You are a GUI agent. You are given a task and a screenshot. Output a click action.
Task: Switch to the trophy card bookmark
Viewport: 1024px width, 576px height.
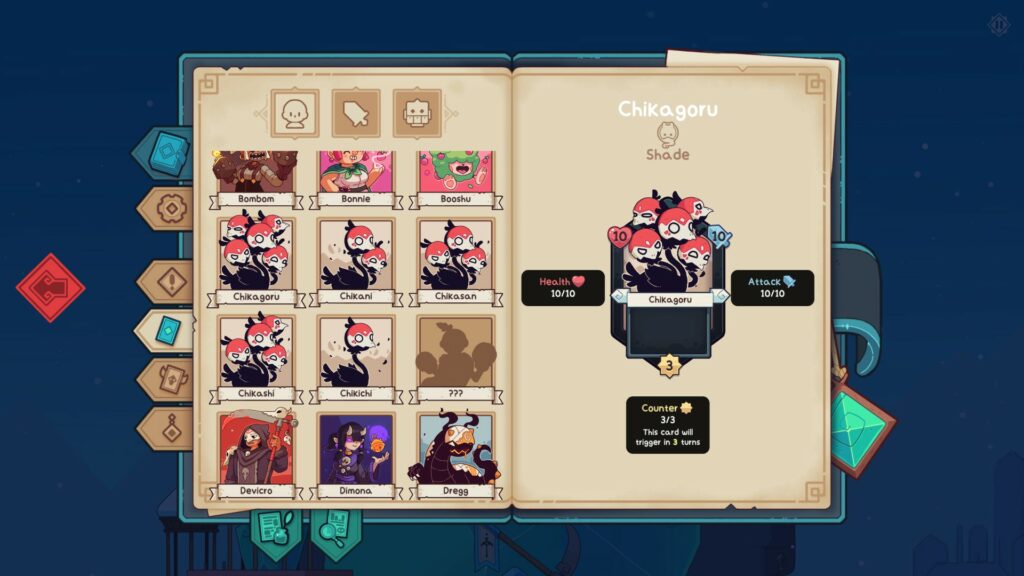pyautogui.click(x=170, y=379)
